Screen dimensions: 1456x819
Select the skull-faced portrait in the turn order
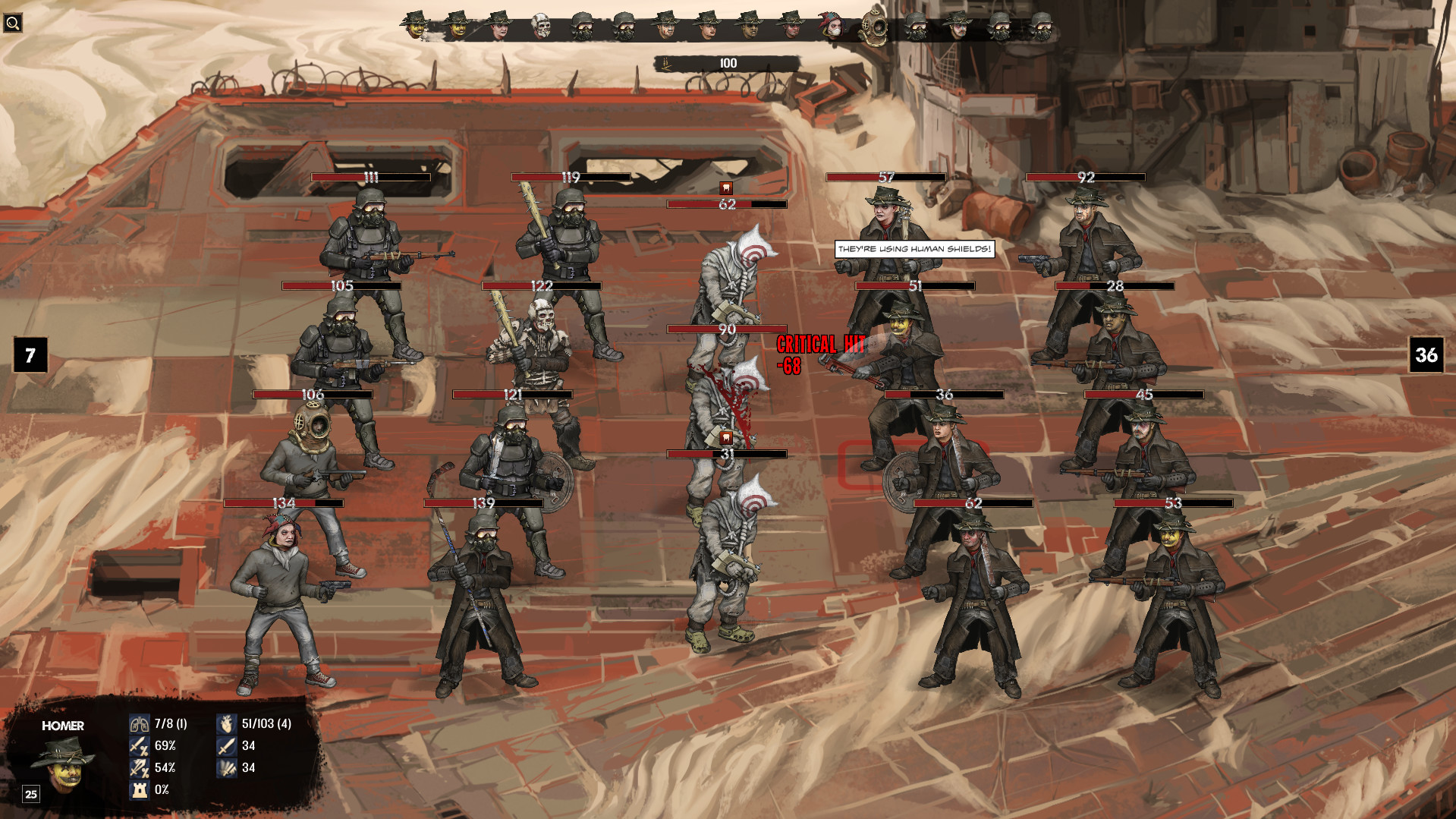click(543, 24)
